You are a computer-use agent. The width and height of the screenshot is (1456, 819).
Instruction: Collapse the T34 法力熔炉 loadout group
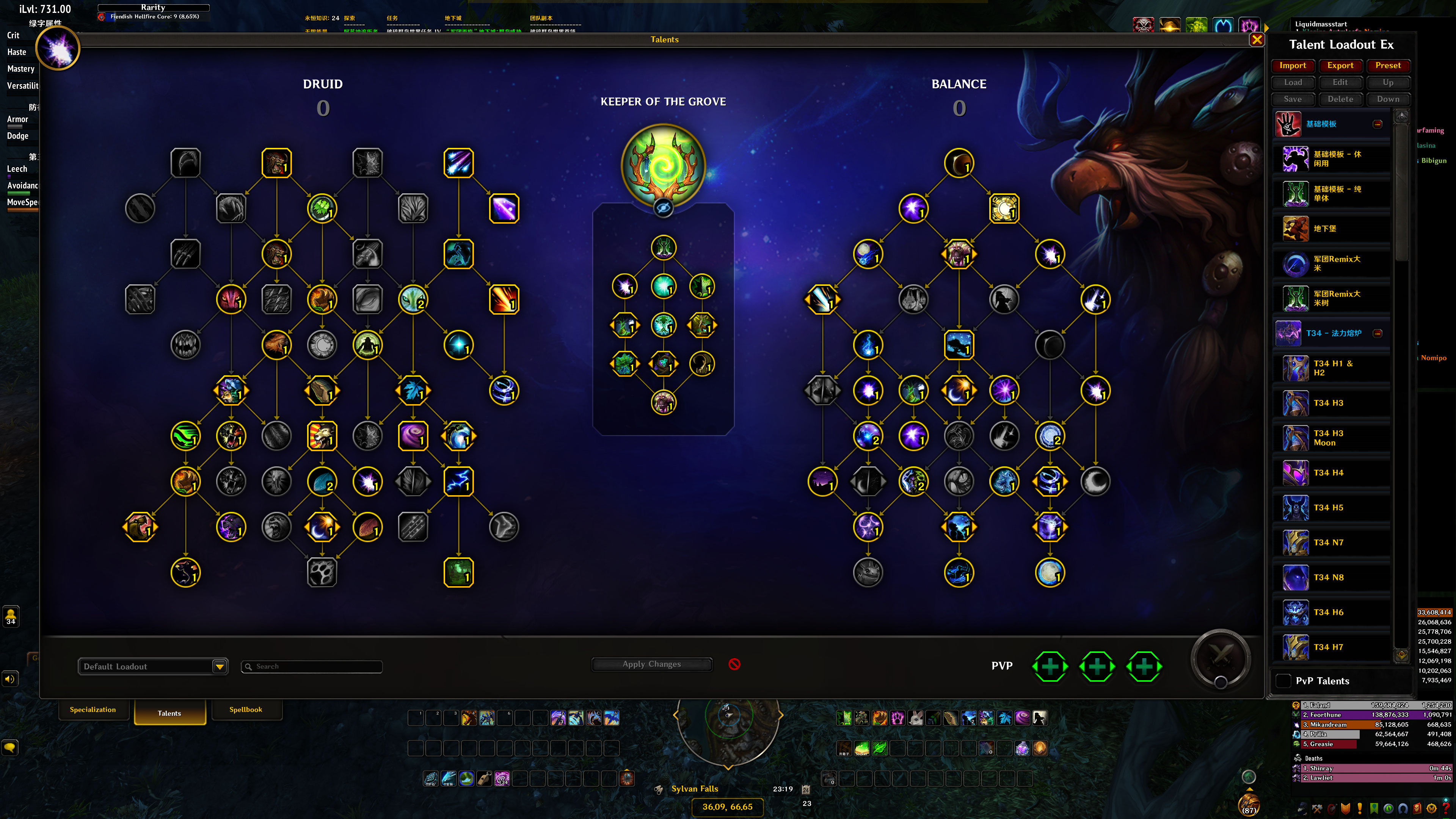[1378, 333]
